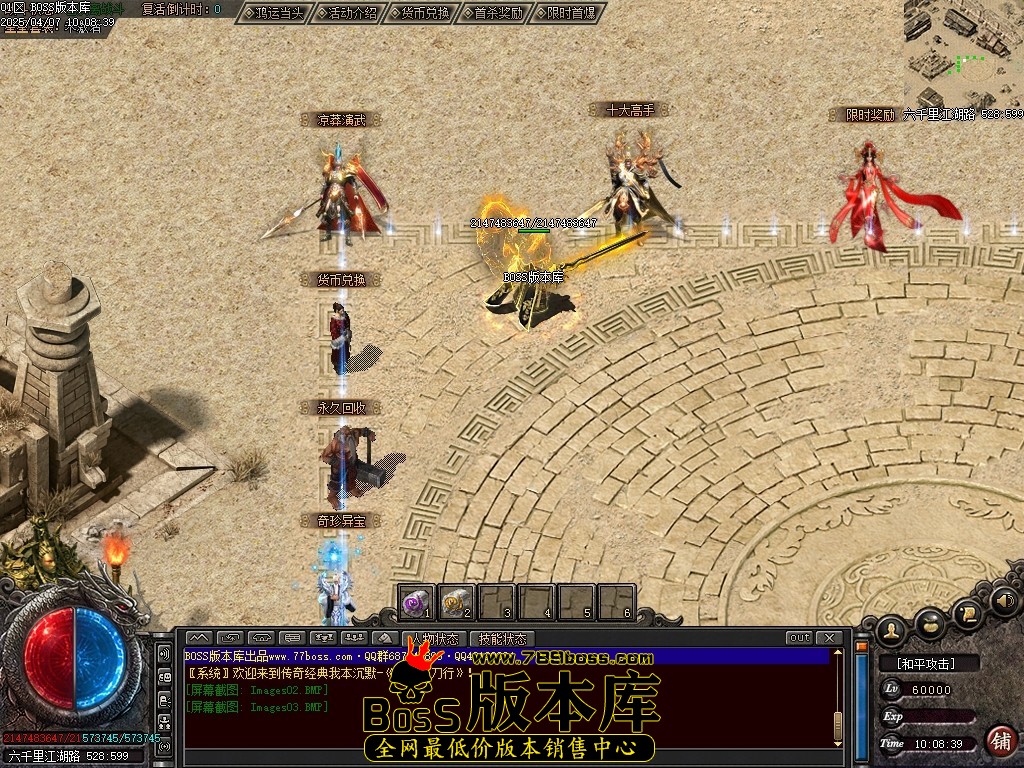The image size is (1024, 768).
Task: Open the bag round icon
Action: [929, 622]
